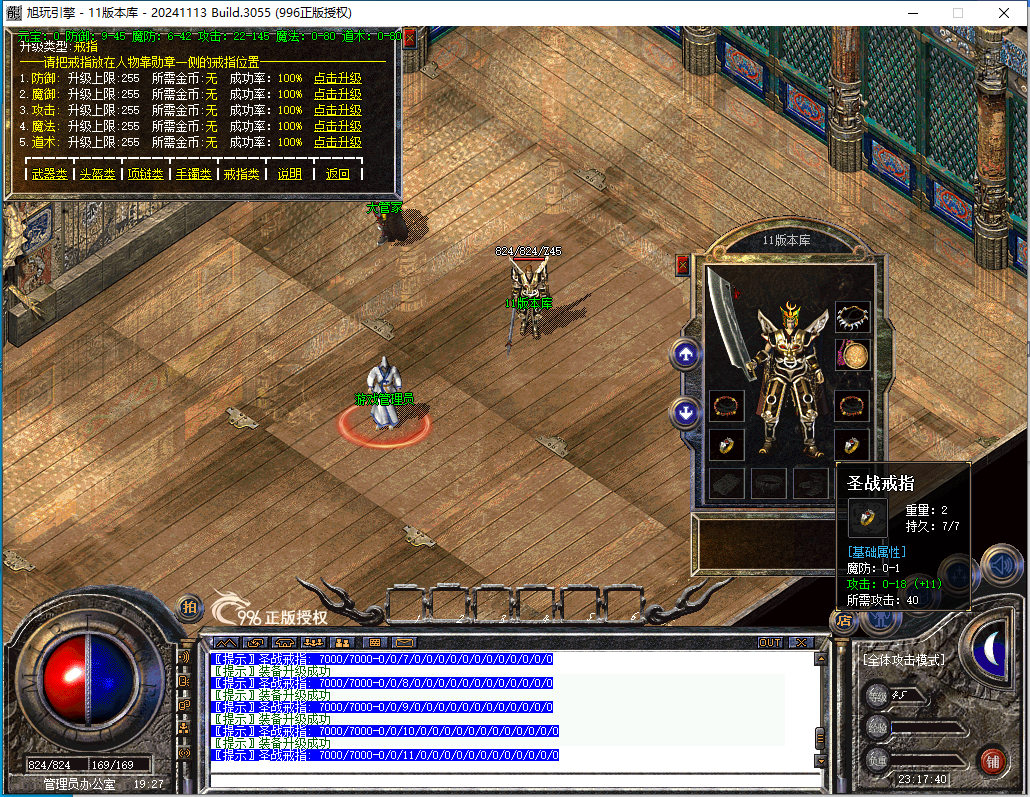
Task: Go back with the 返回 link
Action: [337, 174]
